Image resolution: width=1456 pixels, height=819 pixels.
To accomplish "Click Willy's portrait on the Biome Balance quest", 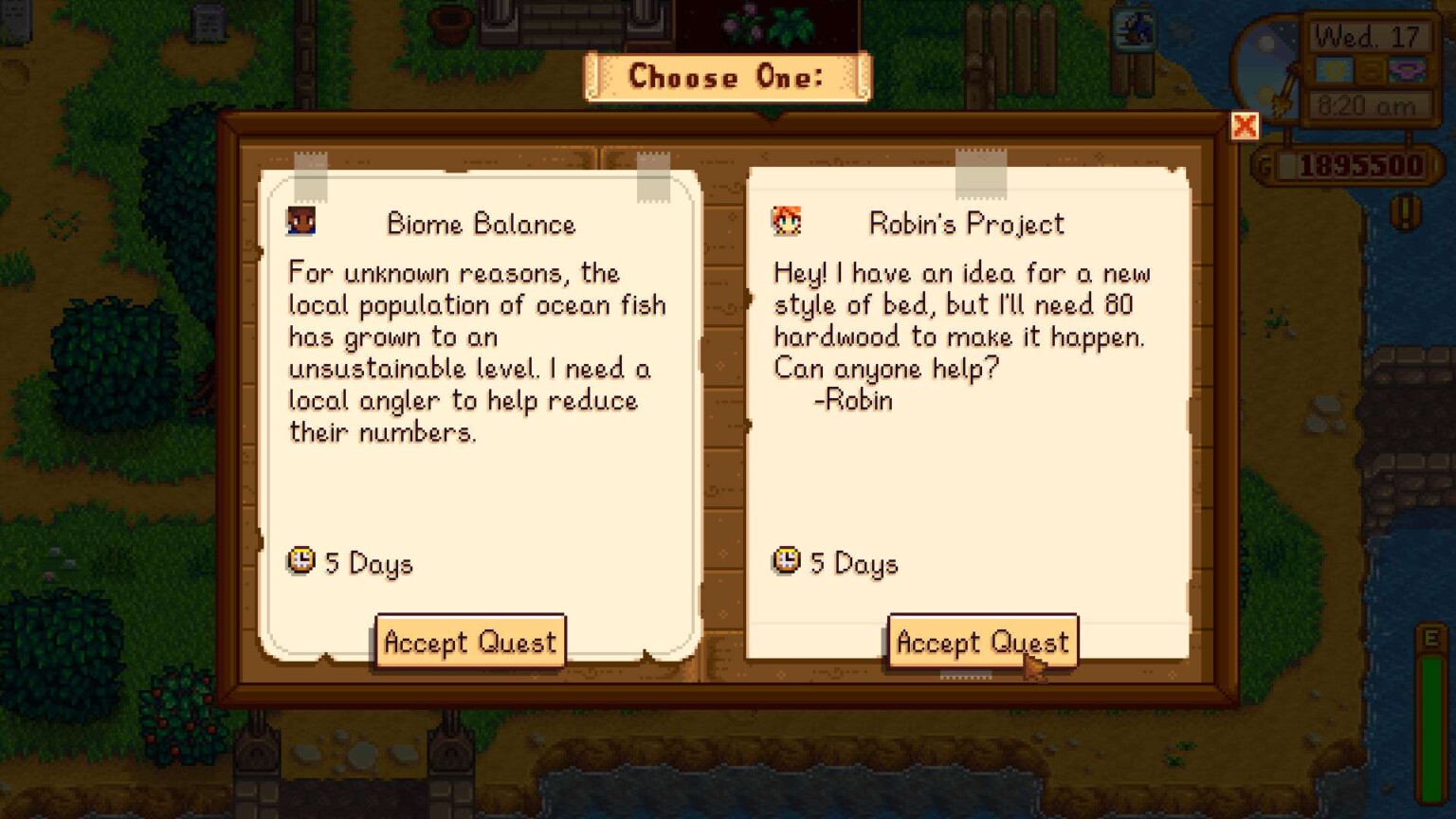I will pyautogui.click(x=301, y=220).
